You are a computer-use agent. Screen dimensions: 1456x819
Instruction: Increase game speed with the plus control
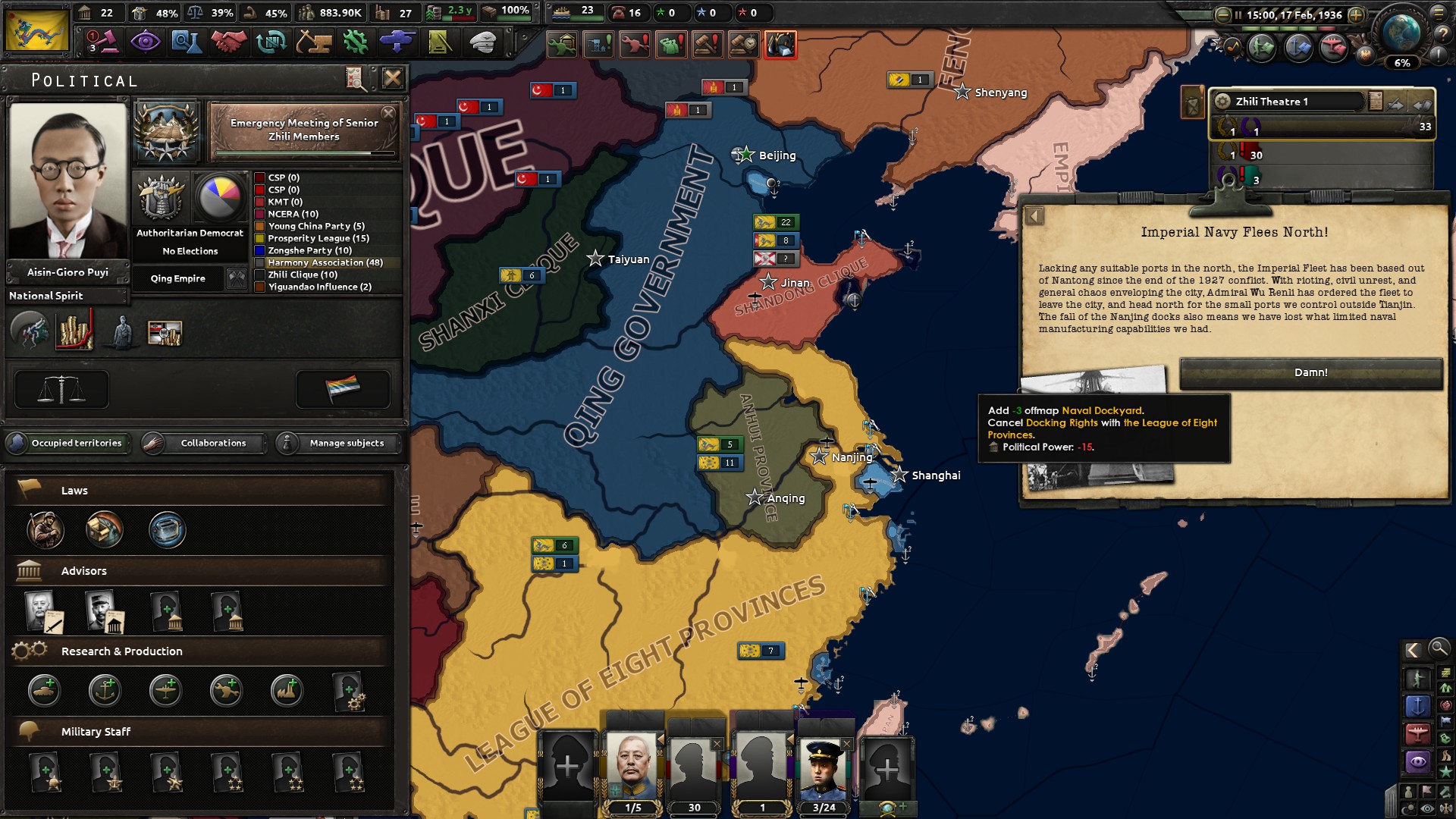pos(1357,14)
